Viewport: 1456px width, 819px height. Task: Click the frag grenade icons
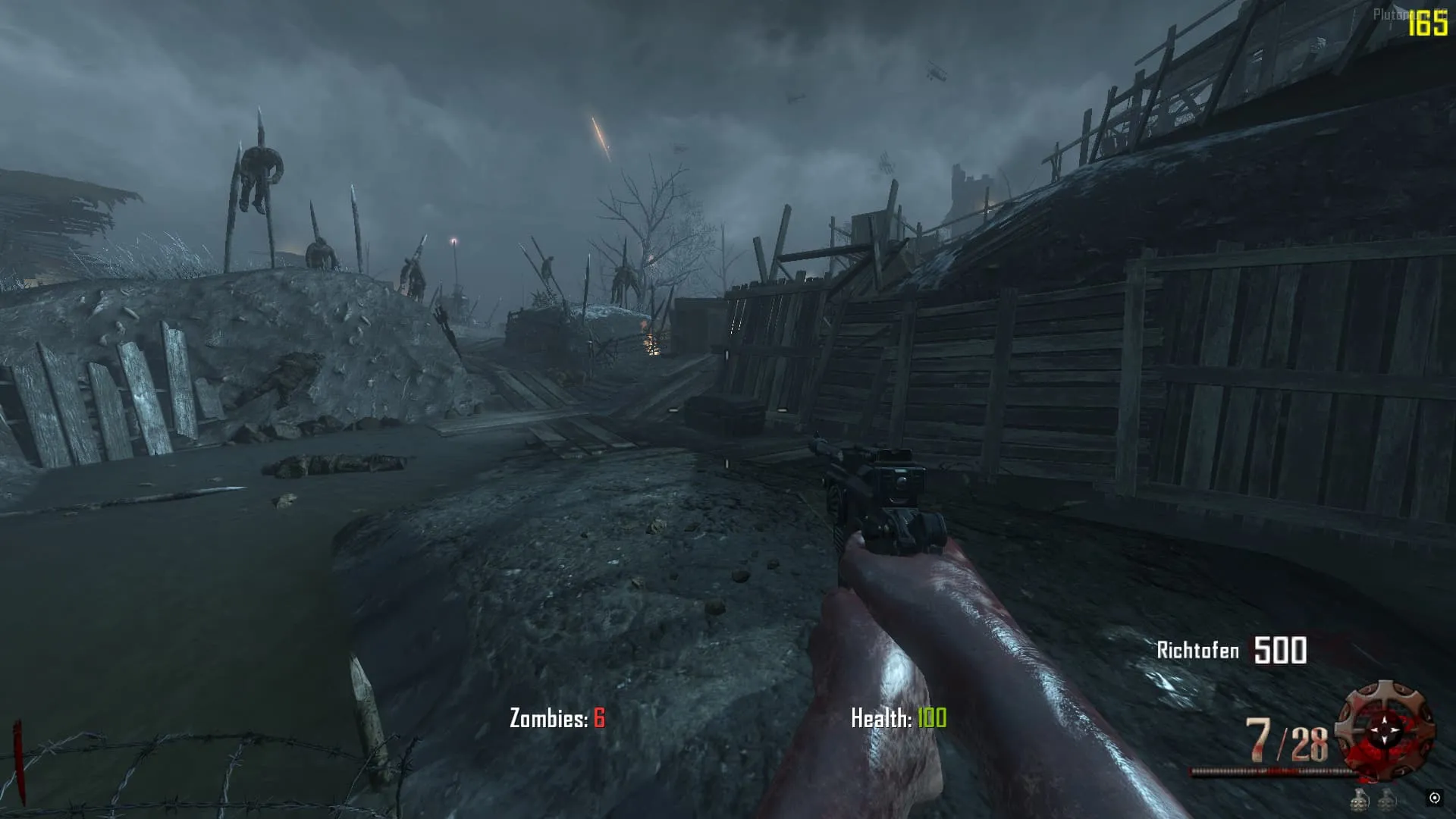click(1373, 799)
